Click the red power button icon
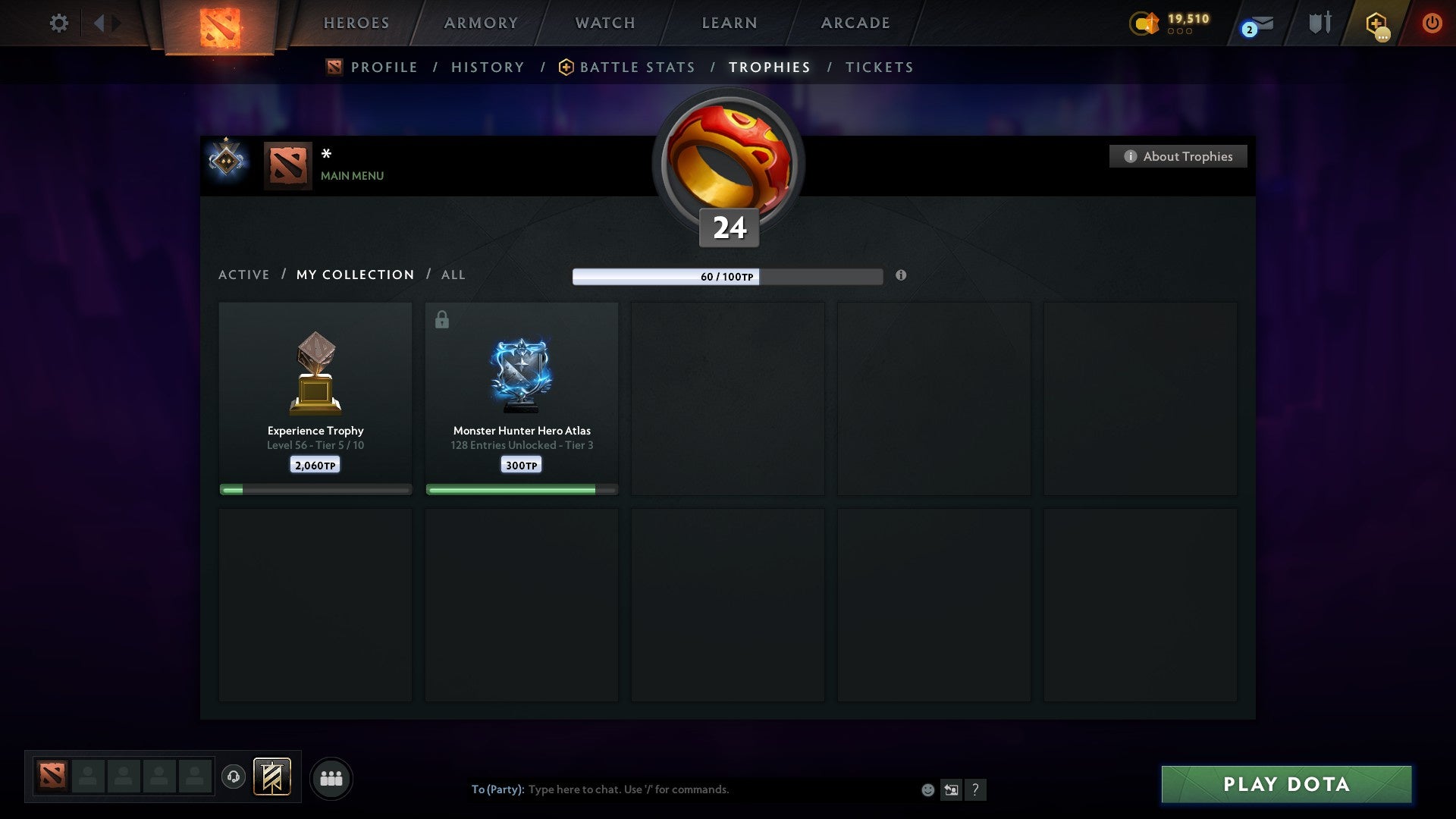This screenshot has width=1456, height=819. click(1432, 23)
